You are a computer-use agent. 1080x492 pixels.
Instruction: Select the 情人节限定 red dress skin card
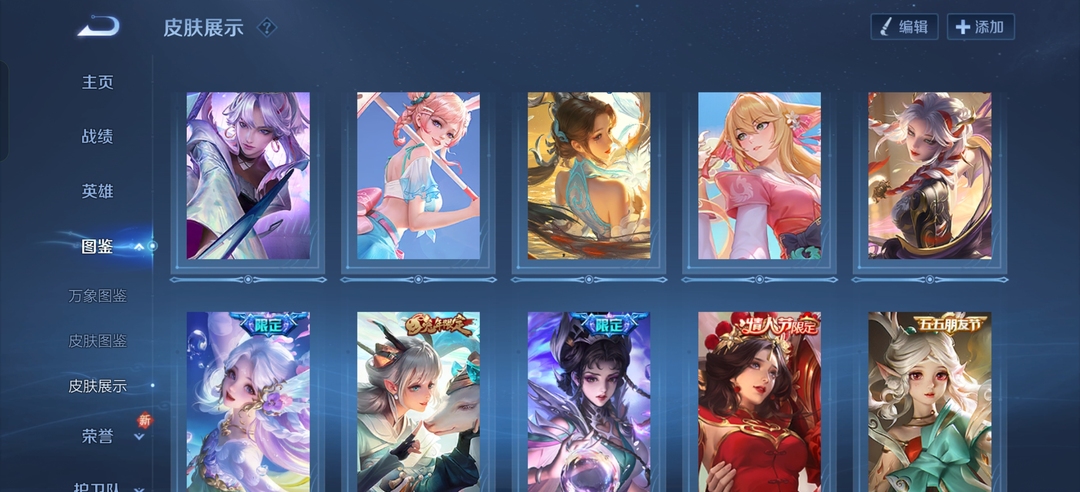[759, 402]
